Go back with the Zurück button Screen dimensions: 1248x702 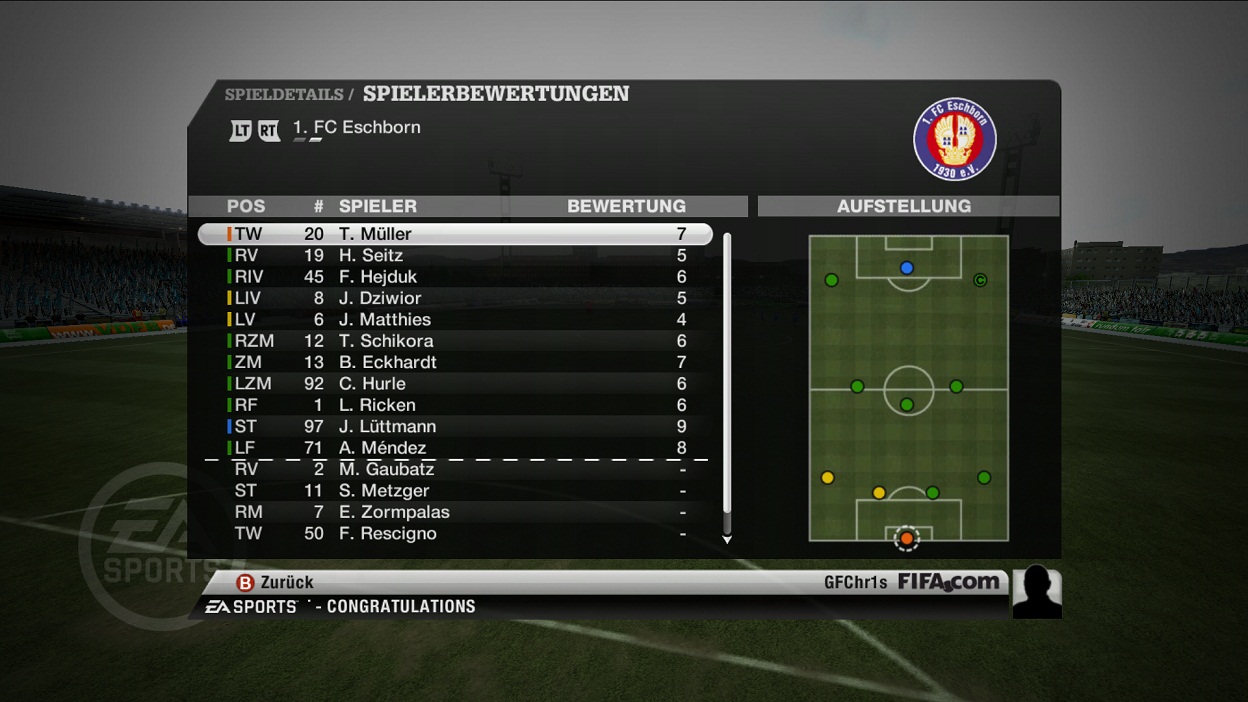tap(275, 582)
